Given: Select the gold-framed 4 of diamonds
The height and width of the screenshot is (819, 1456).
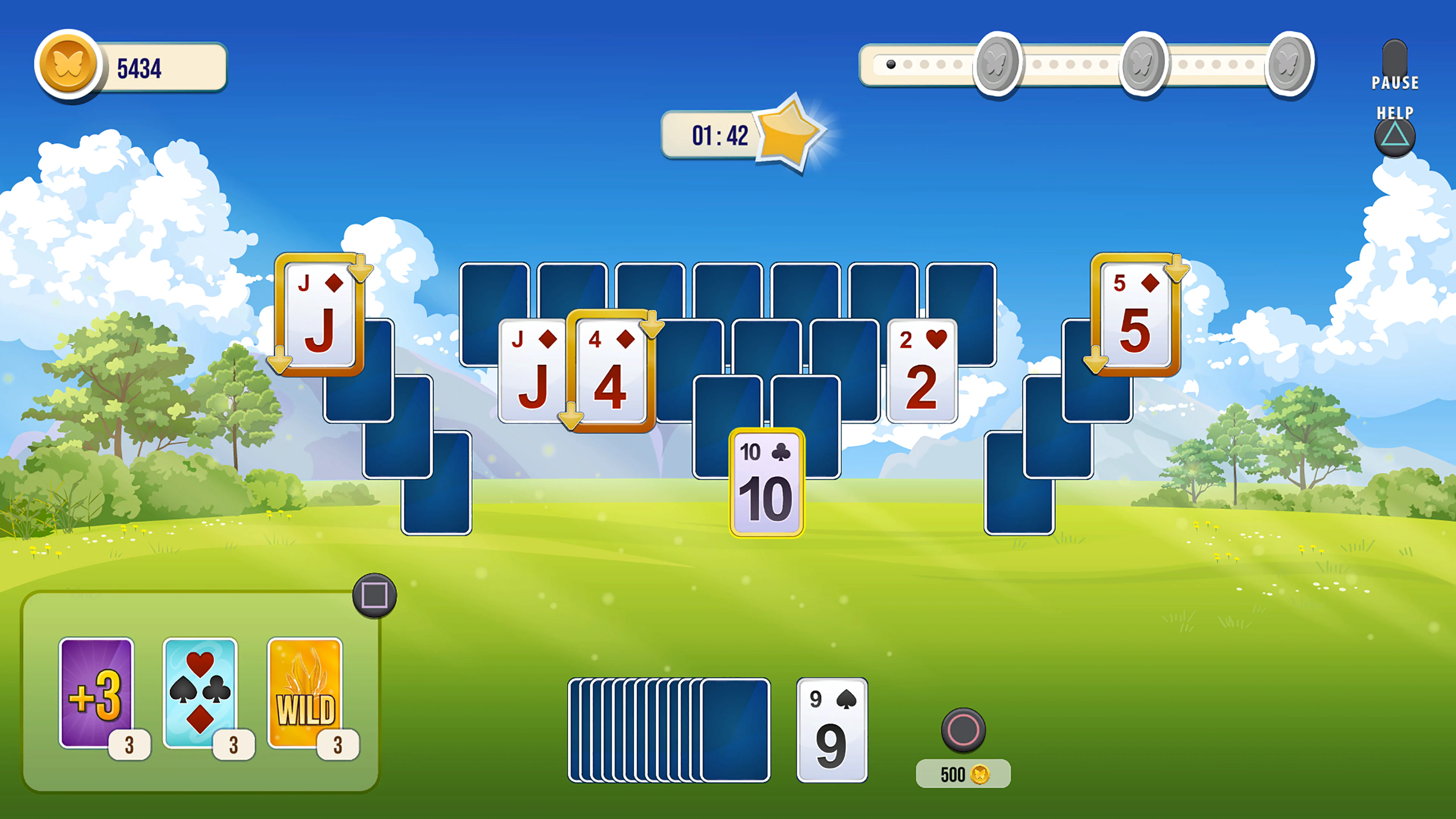Looking at the screenshot, I should (x=610, y=371).
